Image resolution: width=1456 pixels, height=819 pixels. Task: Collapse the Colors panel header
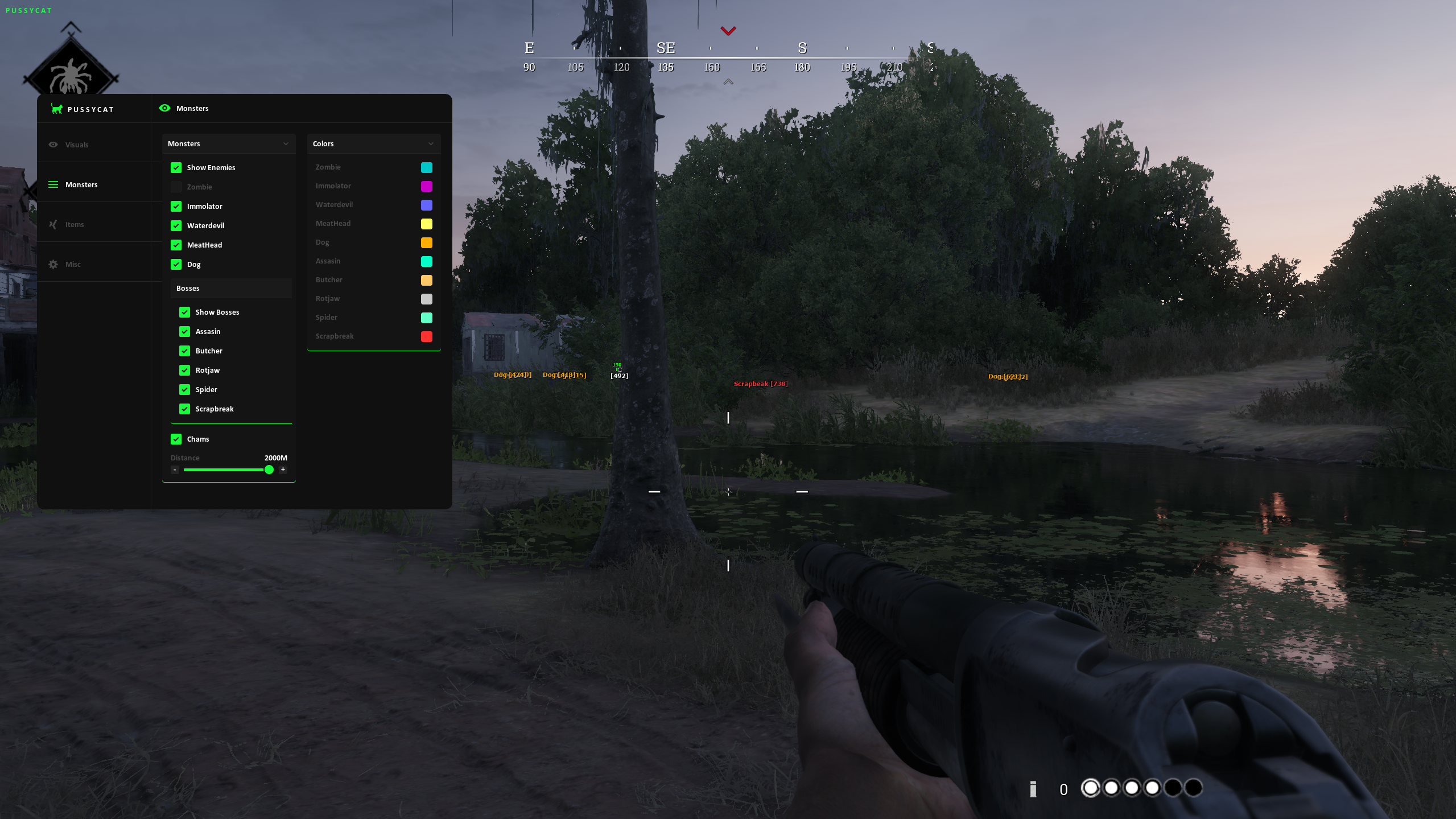[431, 143]
